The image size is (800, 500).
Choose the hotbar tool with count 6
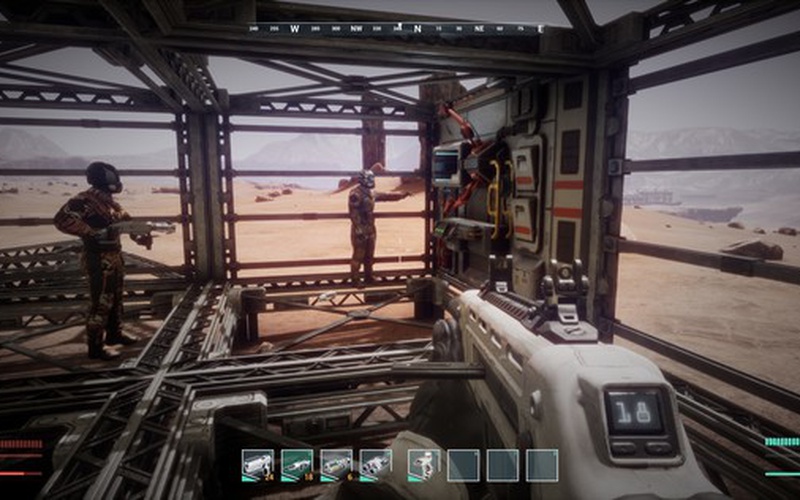click(x=336, y=464)
